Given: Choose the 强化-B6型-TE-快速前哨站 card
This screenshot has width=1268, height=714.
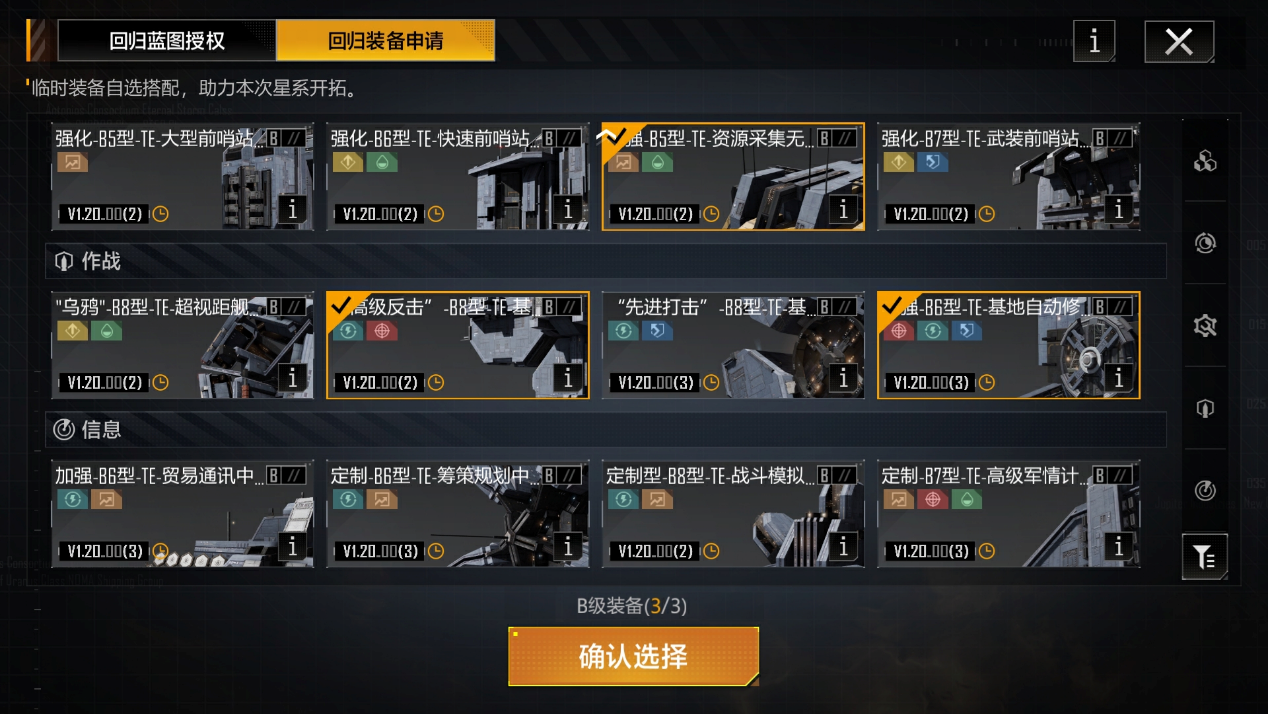Looking at the screenshot, I should pyautogui.click(x=435, y=177).
